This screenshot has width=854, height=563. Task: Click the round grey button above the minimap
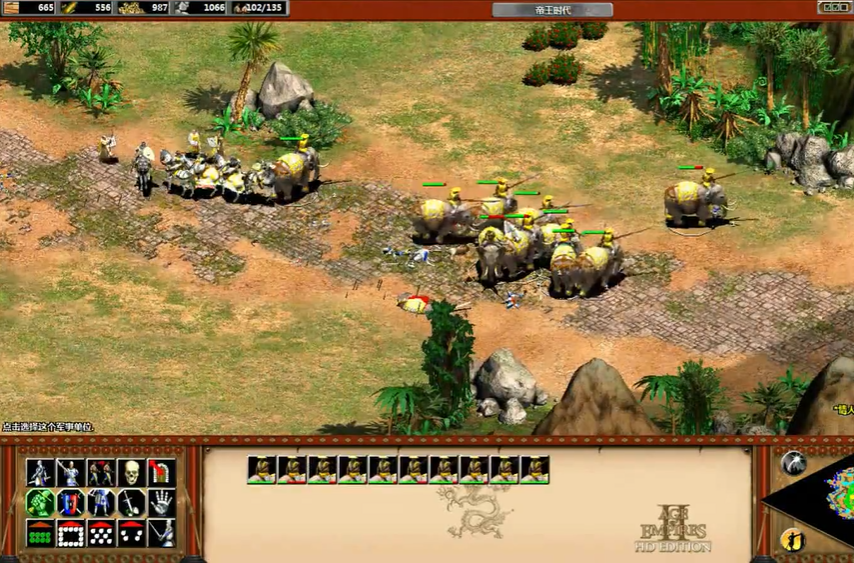click(793, 462)
